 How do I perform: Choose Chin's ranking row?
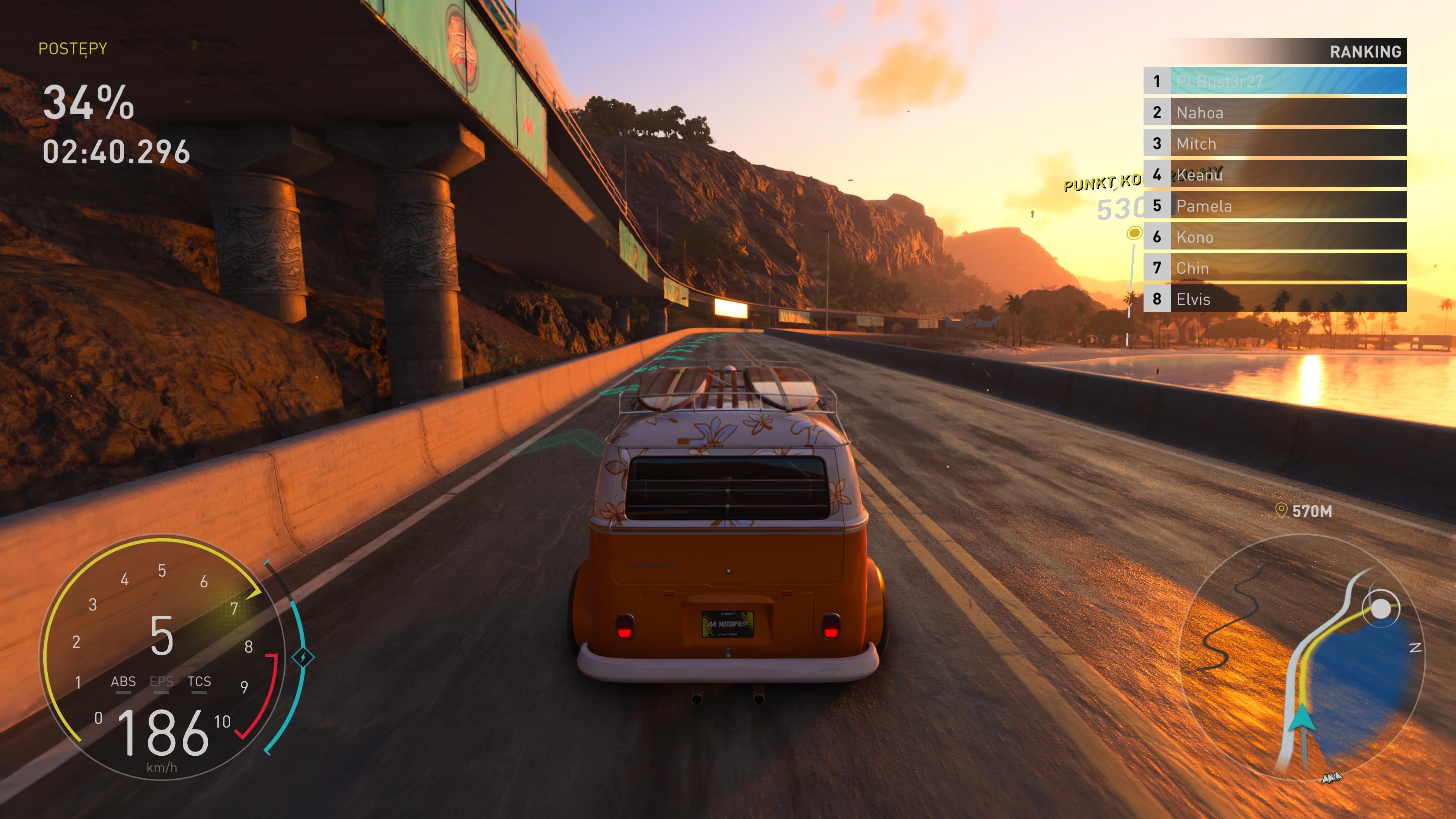(x=1274, y=267)
